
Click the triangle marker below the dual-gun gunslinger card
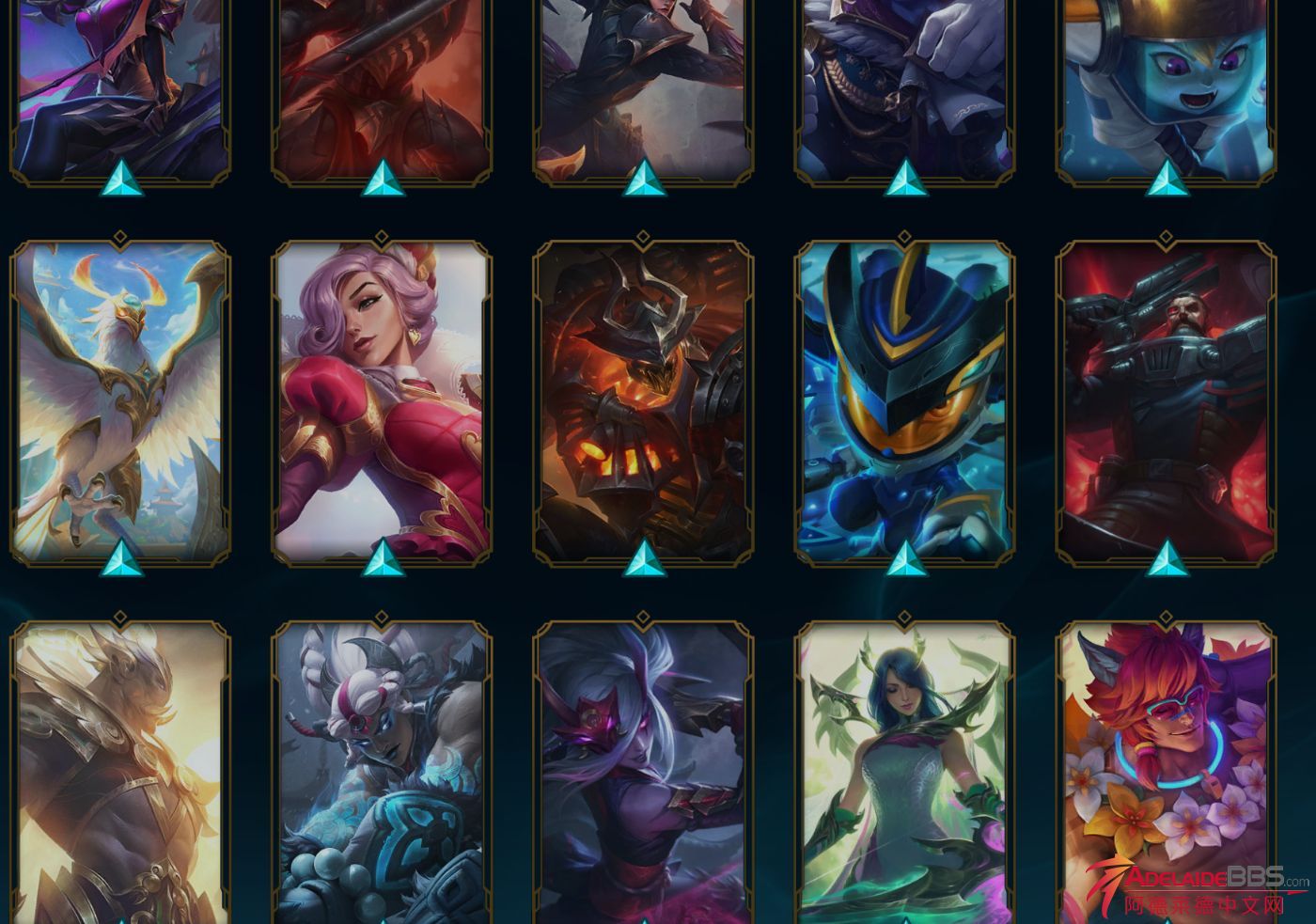pos(1166,557)
